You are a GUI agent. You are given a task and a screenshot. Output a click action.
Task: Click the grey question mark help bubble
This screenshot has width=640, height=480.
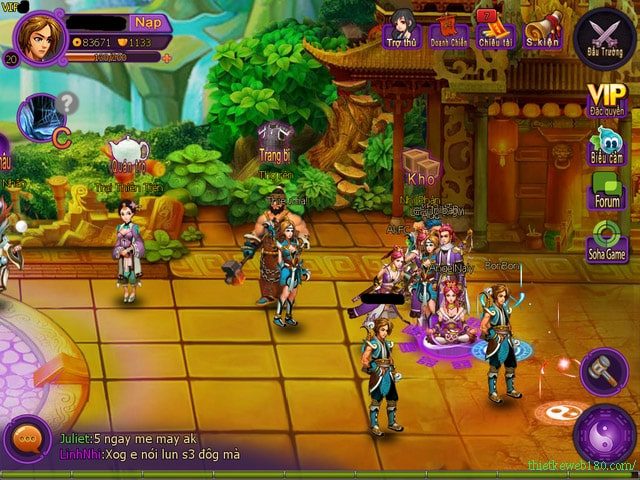click(x=67, y=101)
